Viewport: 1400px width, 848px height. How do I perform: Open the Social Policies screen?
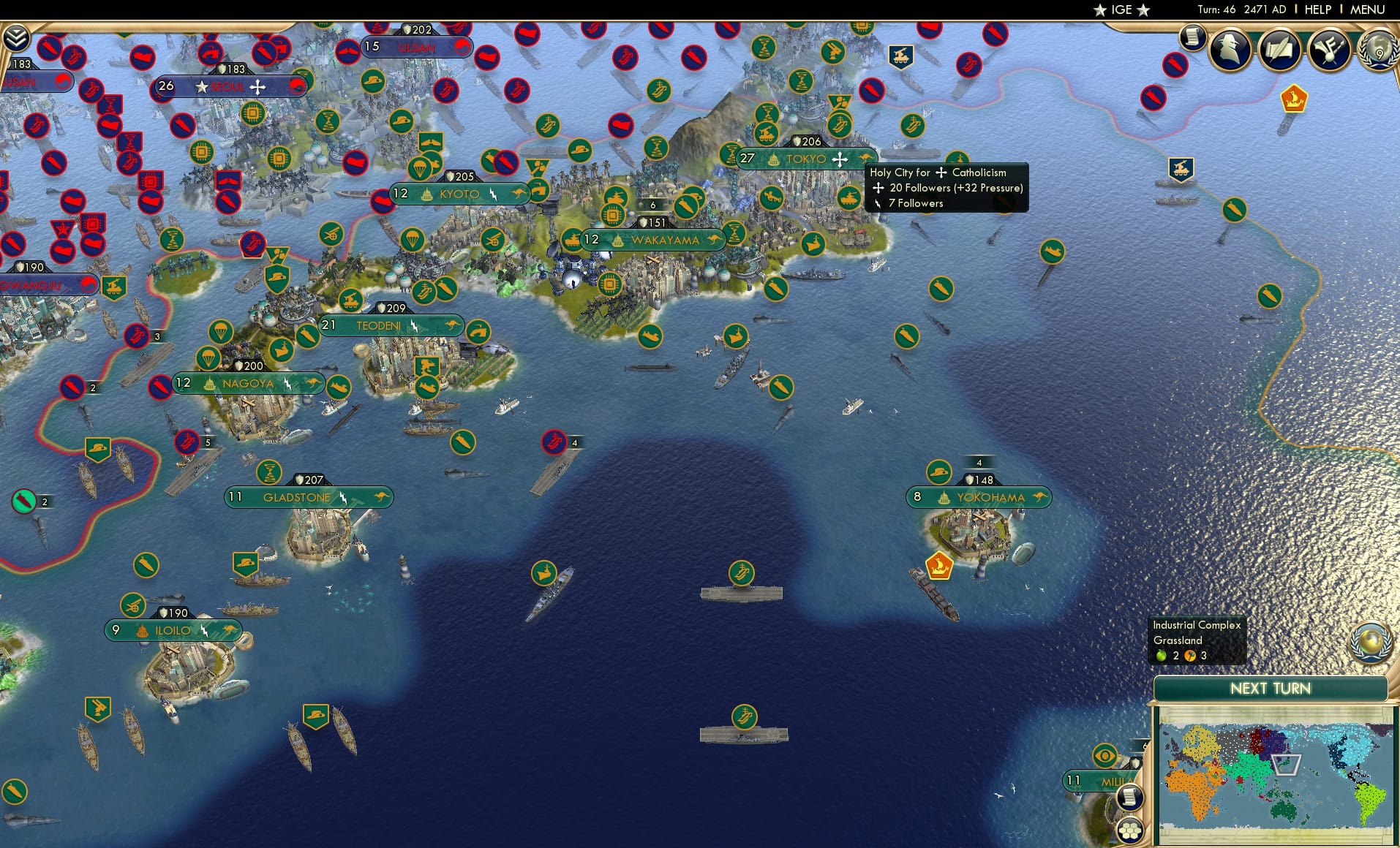[x=1330, y=50]
